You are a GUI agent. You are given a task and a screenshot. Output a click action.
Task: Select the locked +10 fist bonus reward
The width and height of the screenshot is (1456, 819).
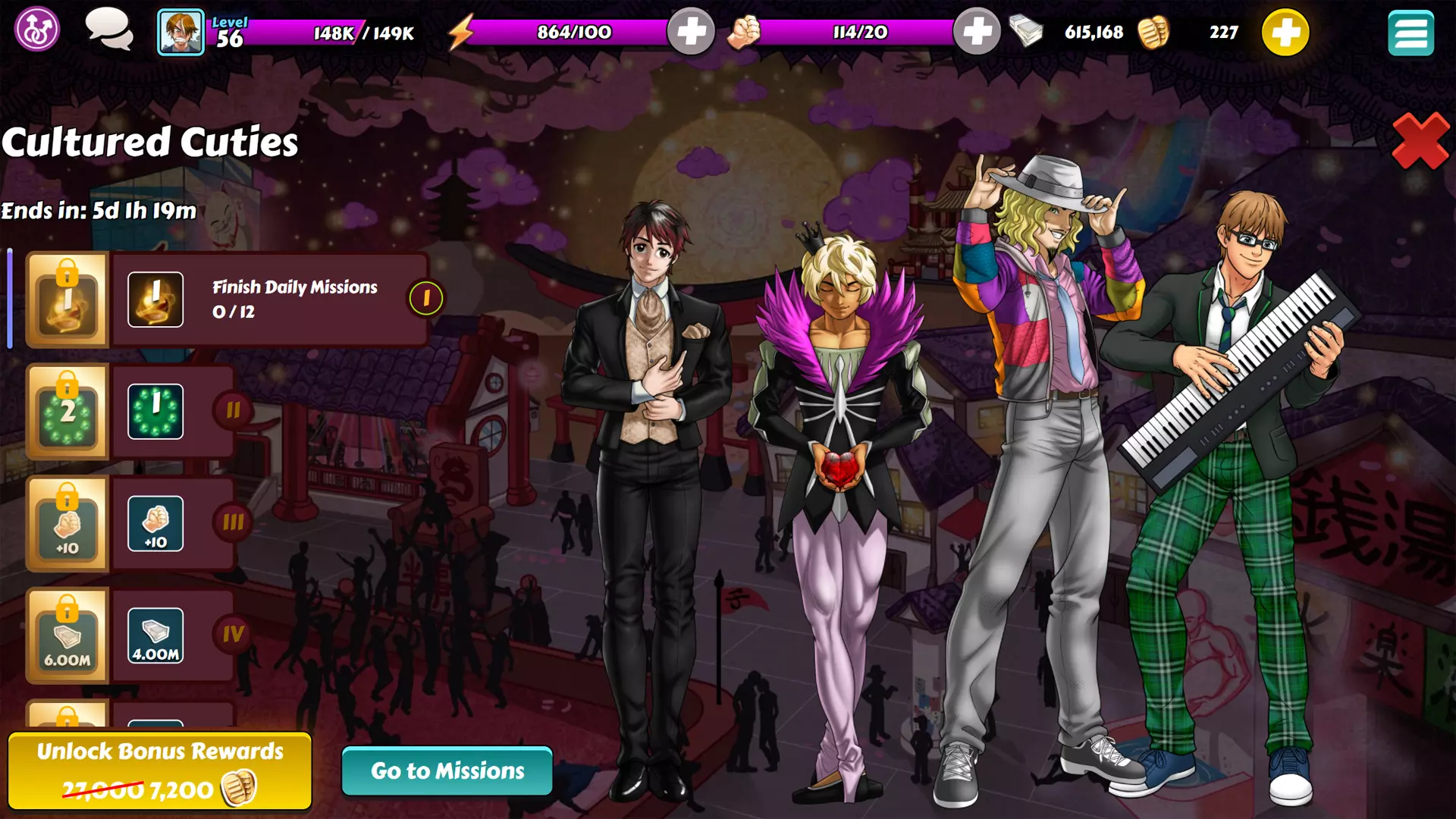[67, 524]
